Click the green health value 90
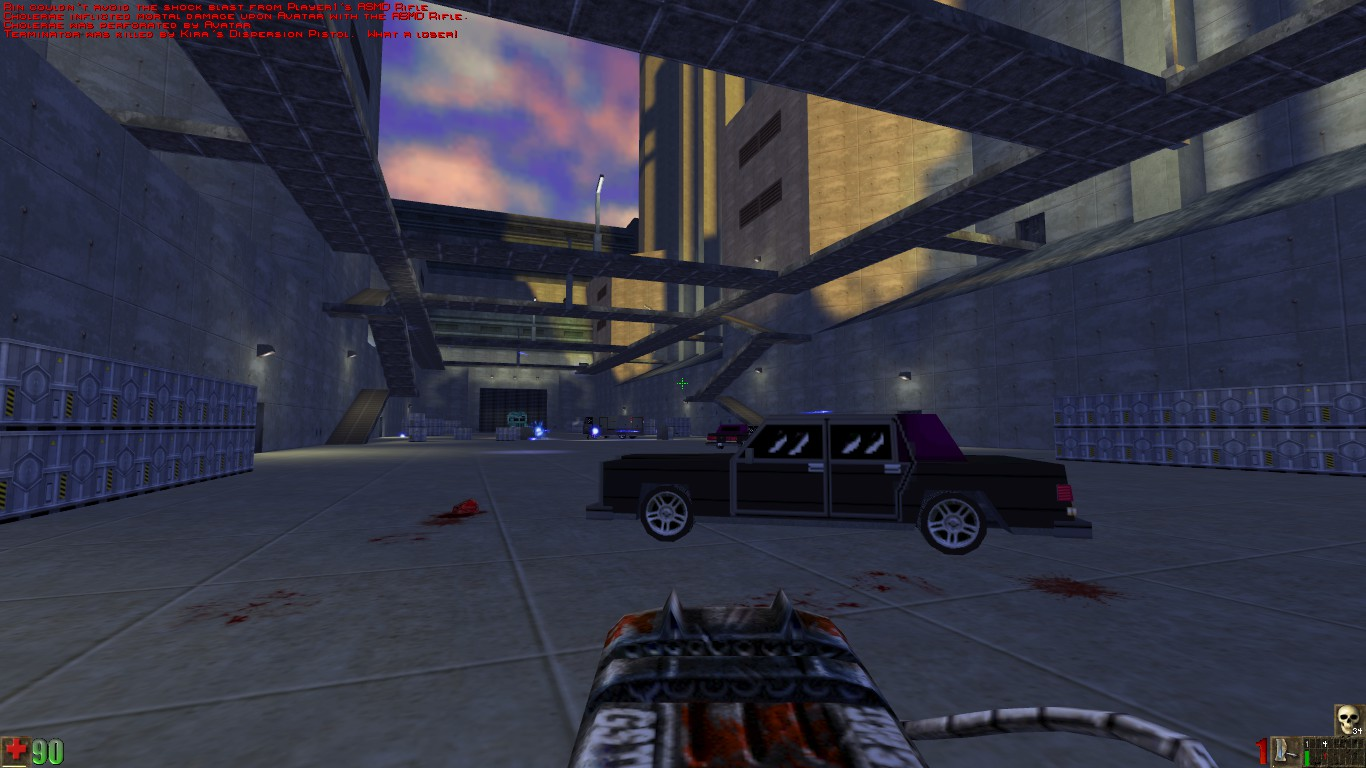 [x=48, y=751]
